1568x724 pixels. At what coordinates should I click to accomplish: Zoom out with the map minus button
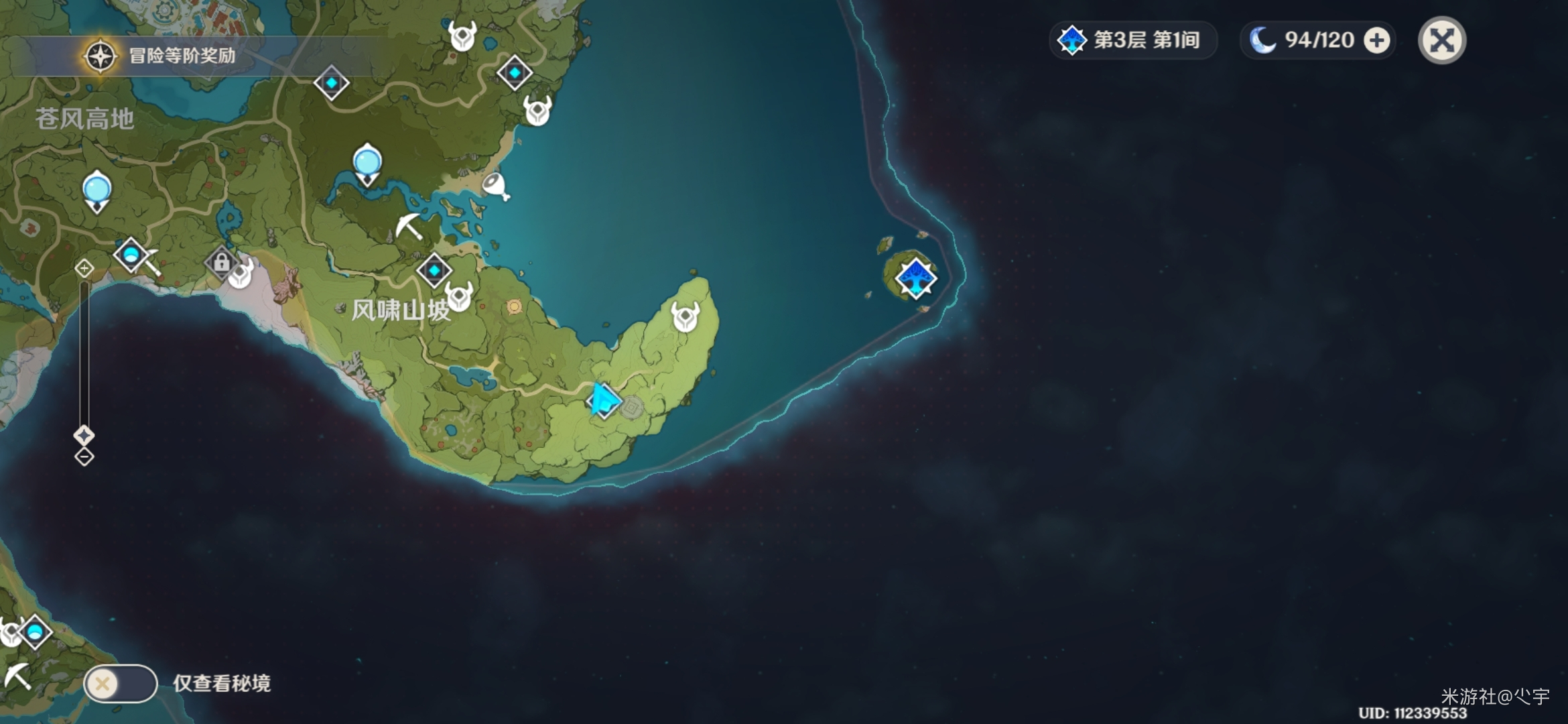[84, 457]
